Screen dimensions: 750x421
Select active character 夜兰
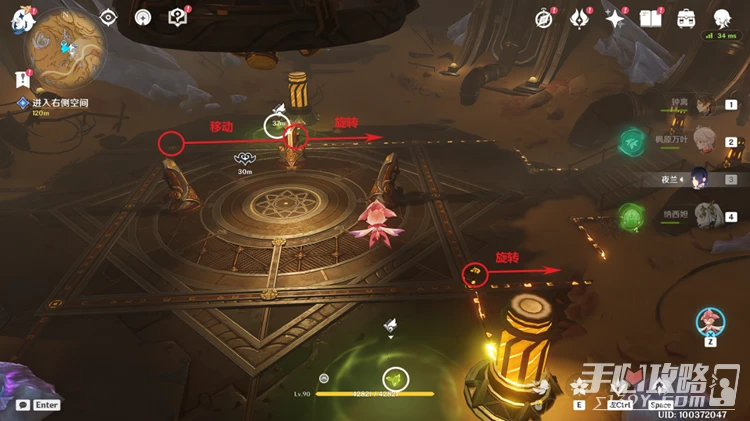(704, 179)
